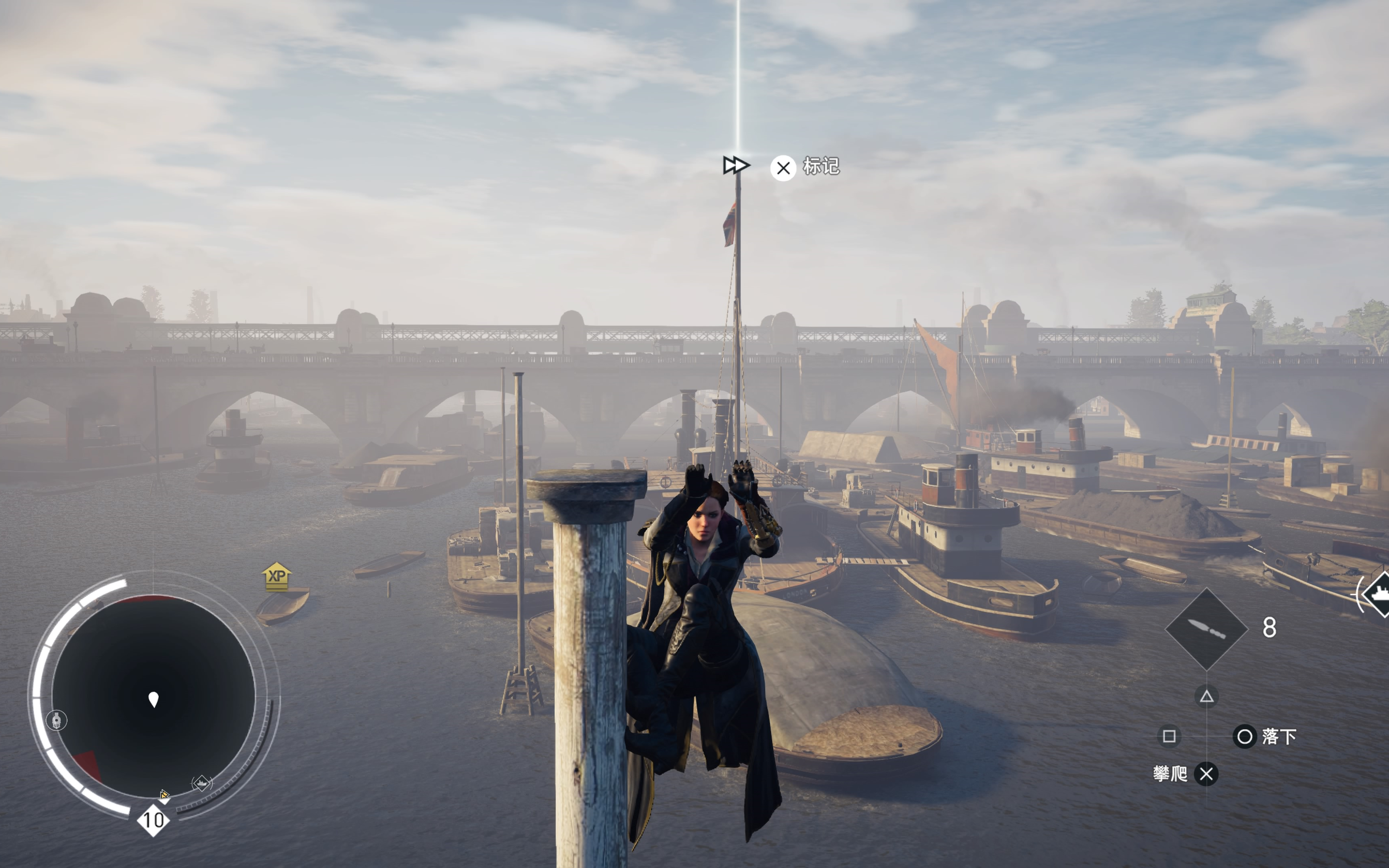
Task: Select the double-arrow objective marker
Action: [x=735, y=165]
